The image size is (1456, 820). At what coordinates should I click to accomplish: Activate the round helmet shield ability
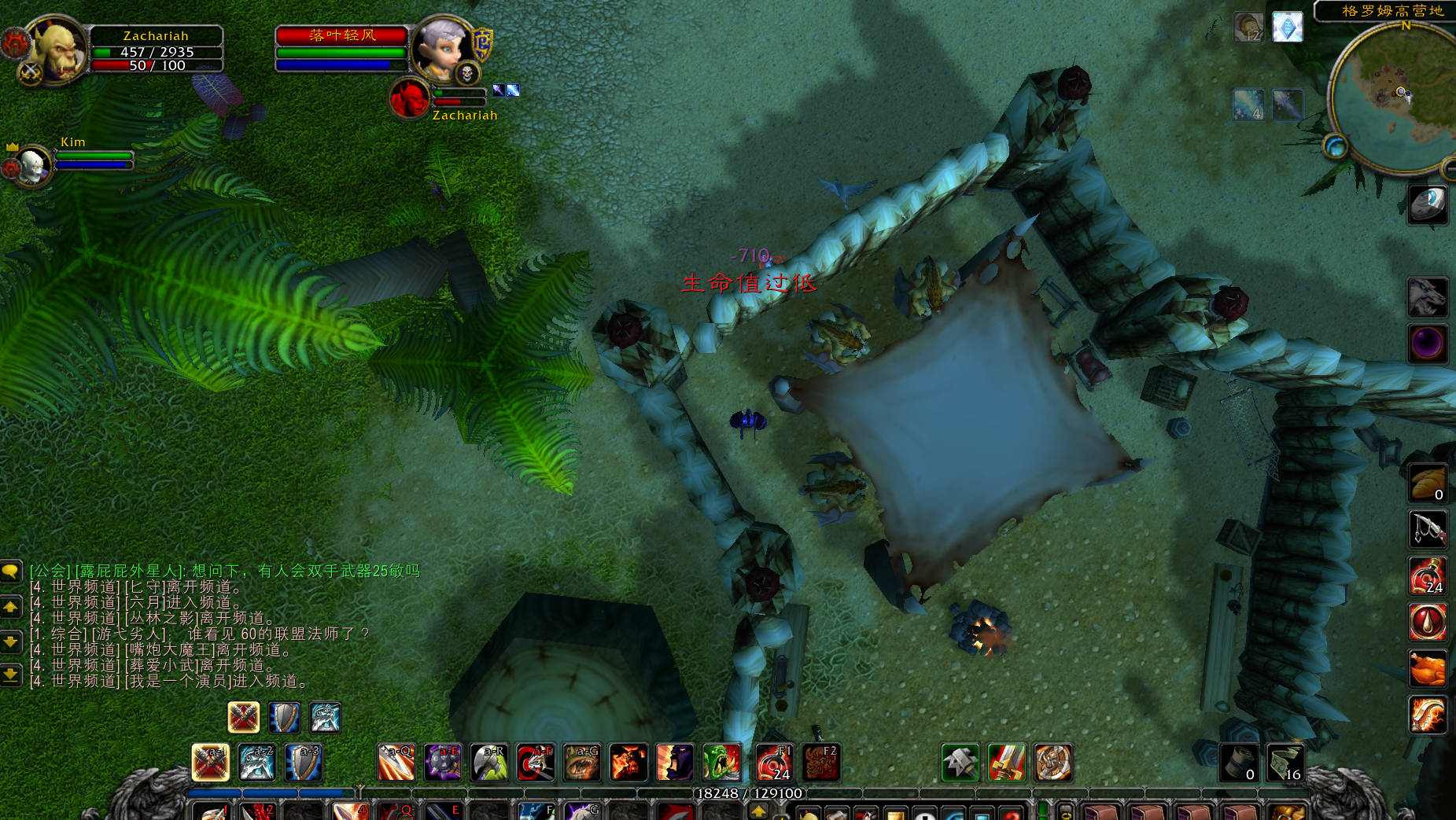pyautogui.click(x=1053, y=763)
